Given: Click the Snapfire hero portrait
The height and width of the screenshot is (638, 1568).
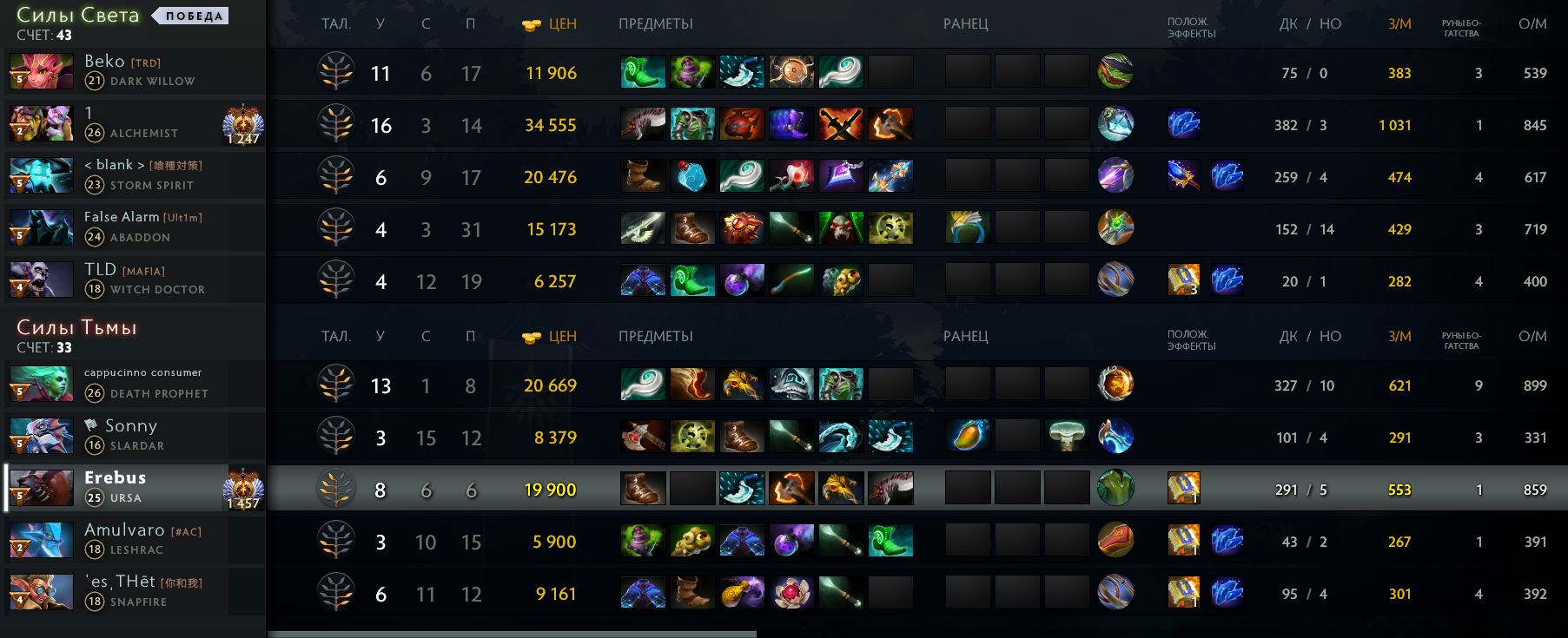Looking at the screenshot, I should (41, 593).
